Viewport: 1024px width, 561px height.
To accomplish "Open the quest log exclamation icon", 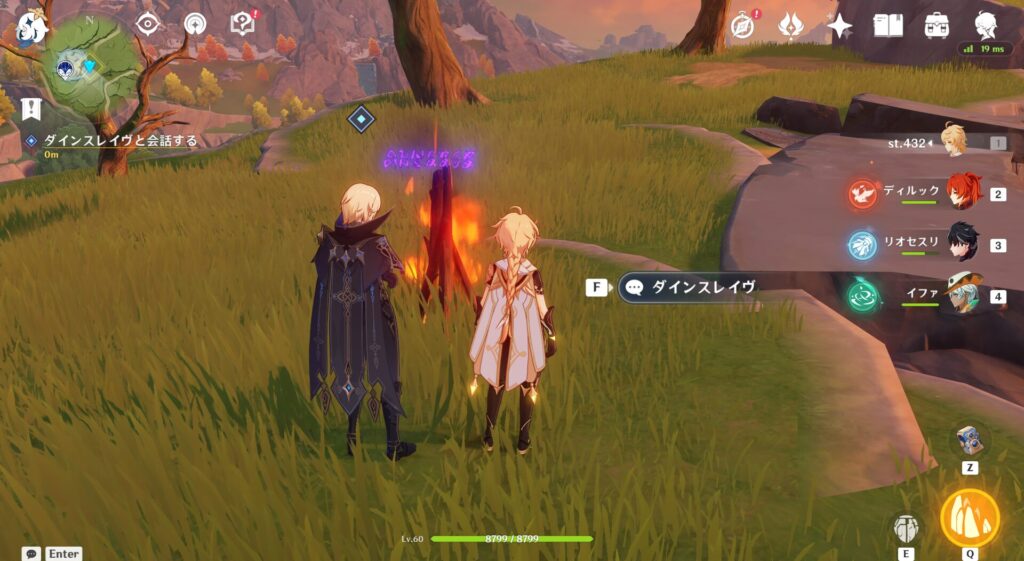I will click(x=31, y=108).
